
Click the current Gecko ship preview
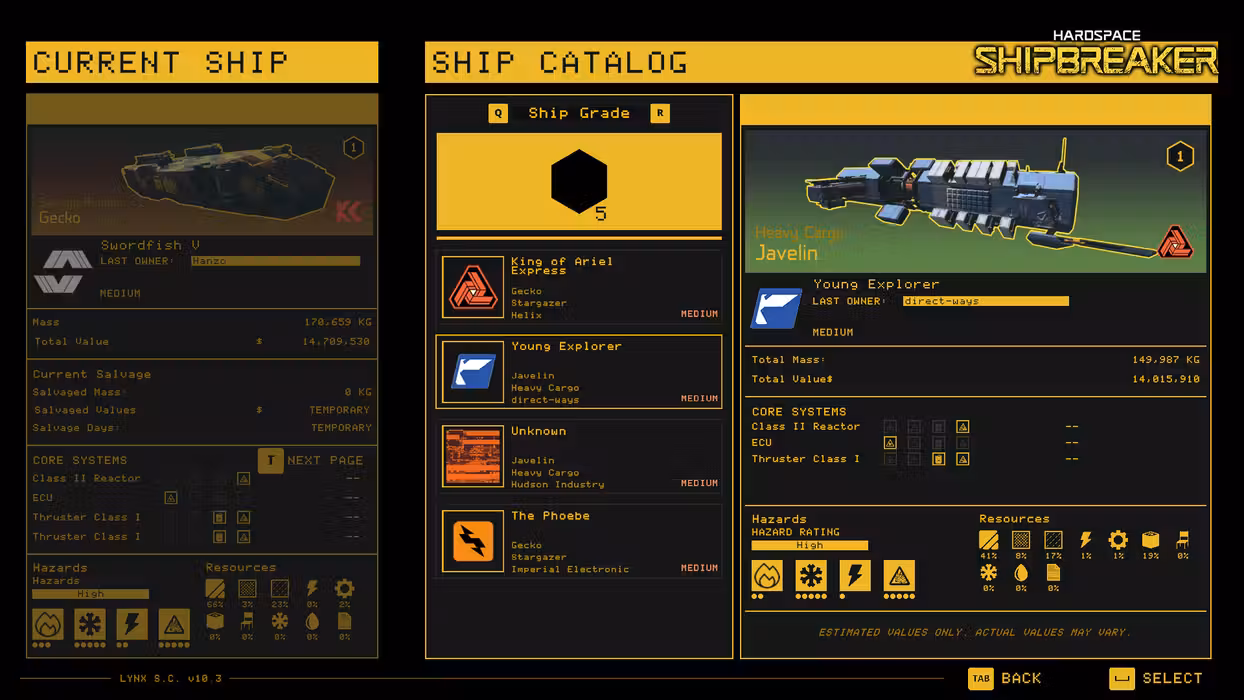tap(202, 180)
